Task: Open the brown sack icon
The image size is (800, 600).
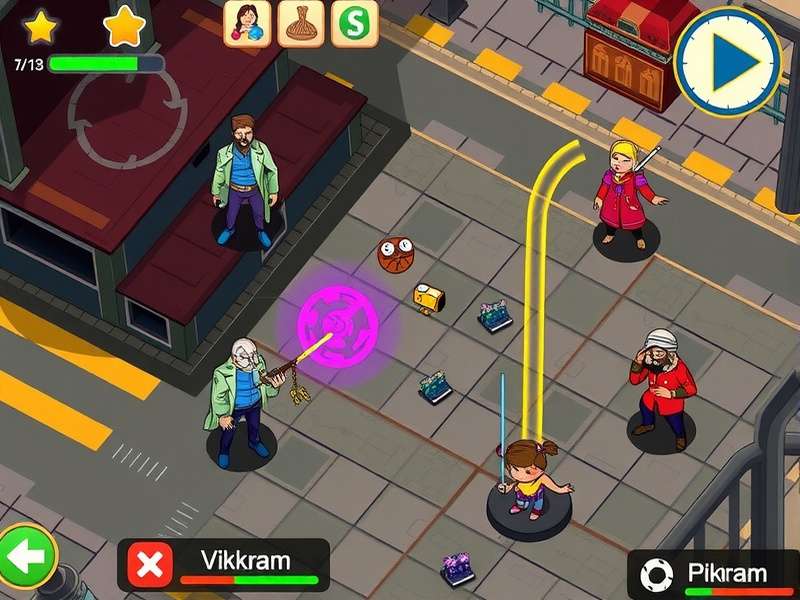Action: click(x=301, y=22)
